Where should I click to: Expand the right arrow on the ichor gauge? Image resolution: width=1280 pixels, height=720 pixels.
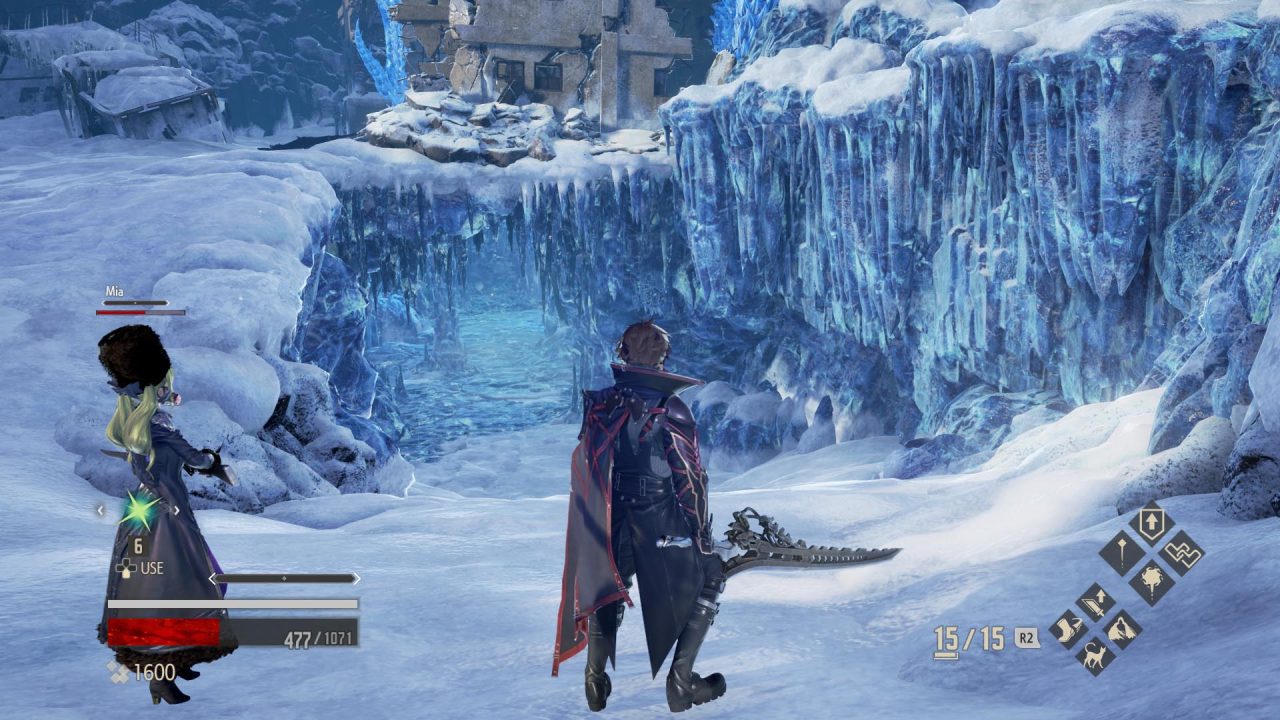coord(356,578)
